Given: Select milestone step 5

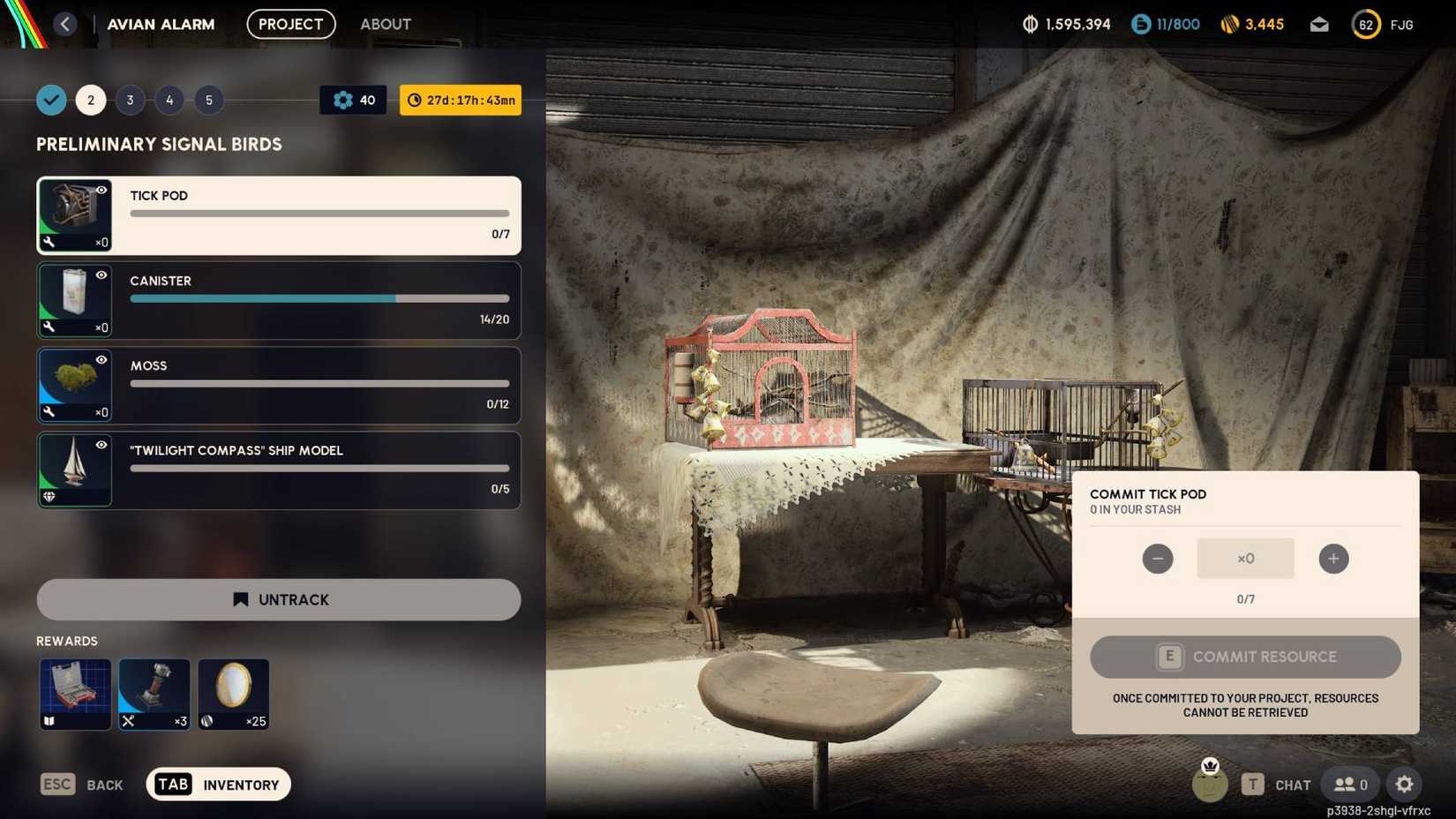Looking at the screenshot, I should (x=209, y=100).
